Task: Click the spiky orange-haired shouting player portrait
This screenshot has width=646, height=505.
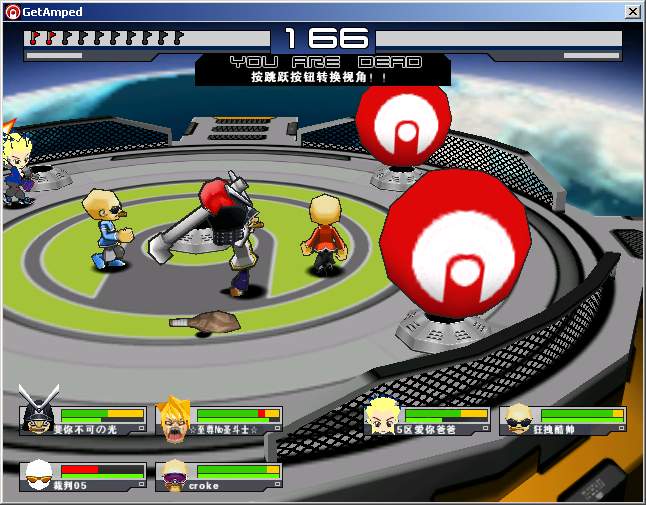Action: click(x=174, y=419)
